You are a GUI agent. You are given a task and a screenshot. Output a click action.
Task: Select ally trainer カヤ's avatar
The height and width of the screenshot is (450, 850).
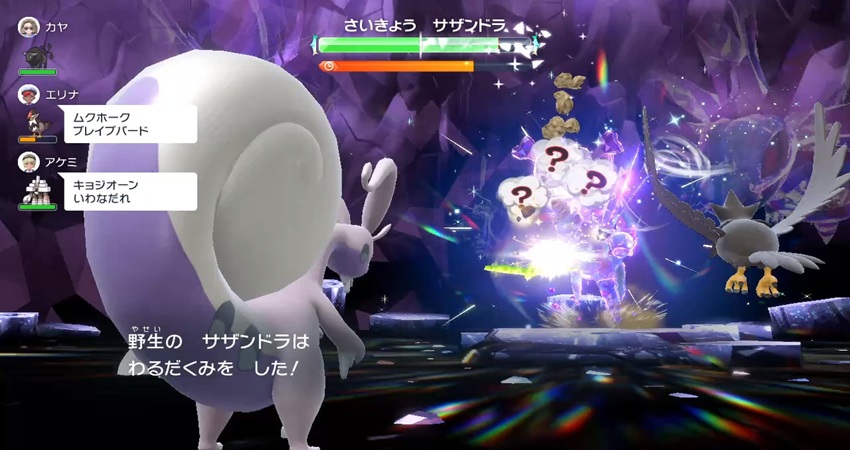click(x=28, y=29)
